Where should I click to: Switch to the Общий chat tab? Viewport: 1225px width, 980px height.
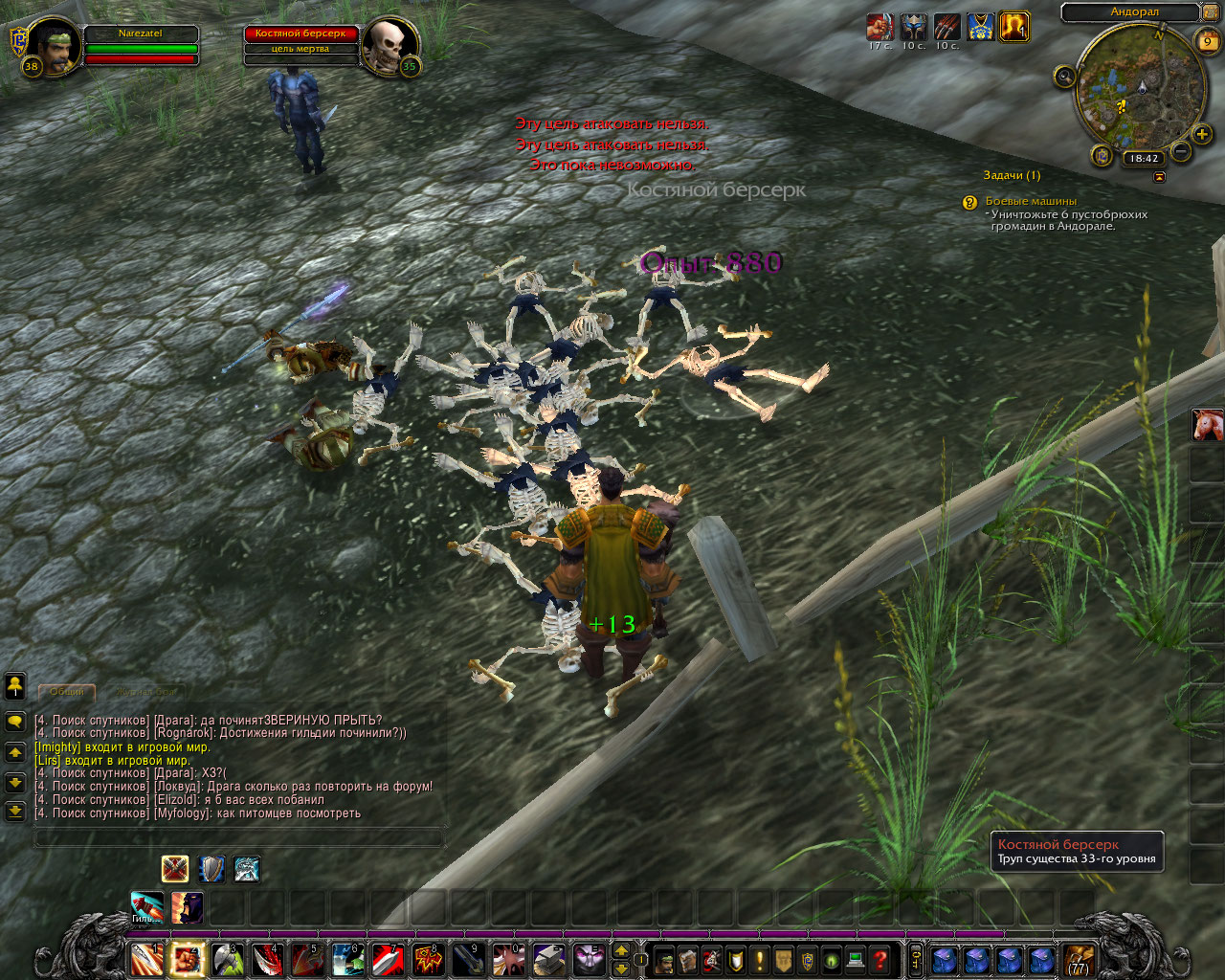(66, 691)
